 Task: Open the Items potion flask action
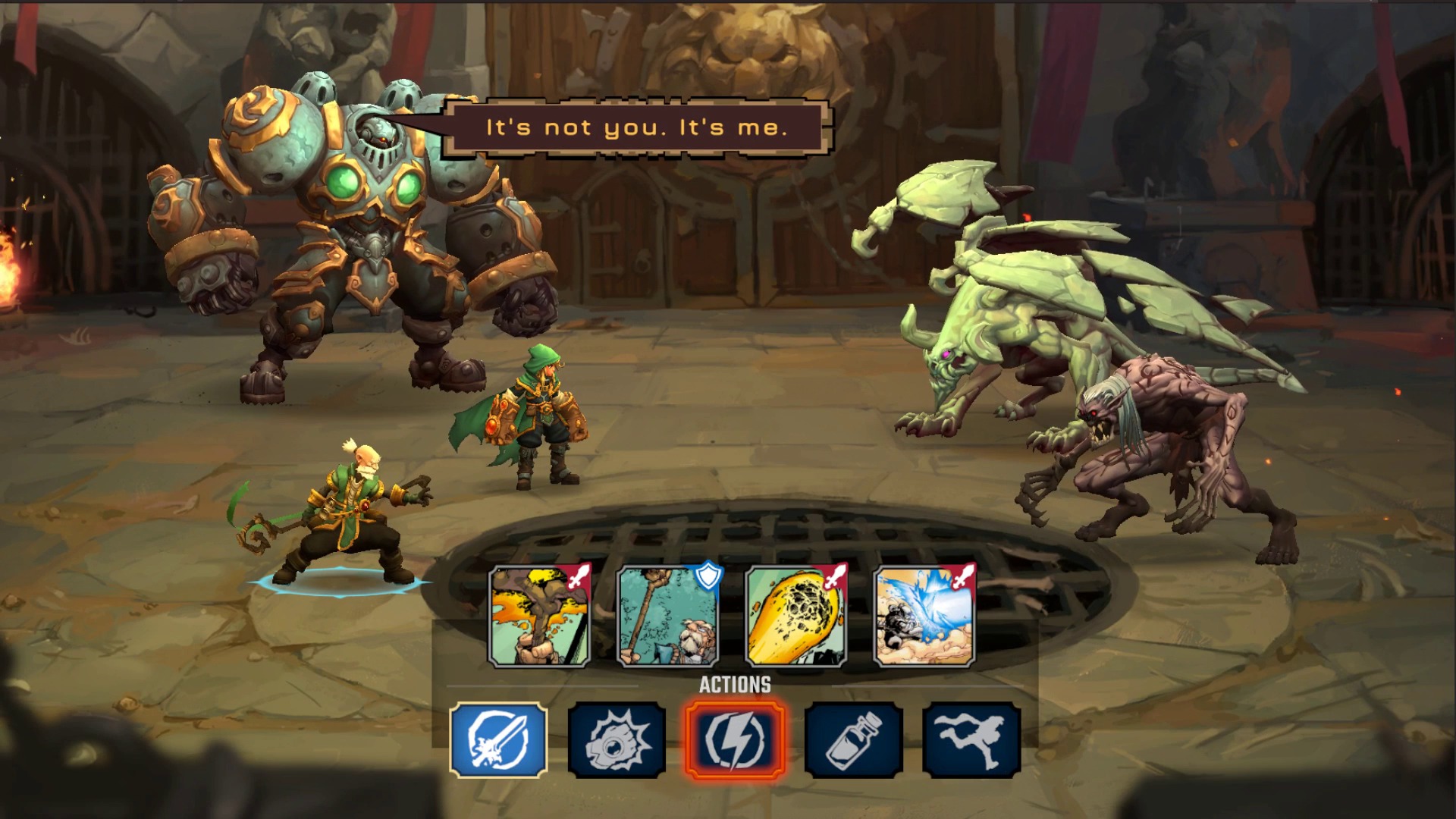click(x=852, y=739)
